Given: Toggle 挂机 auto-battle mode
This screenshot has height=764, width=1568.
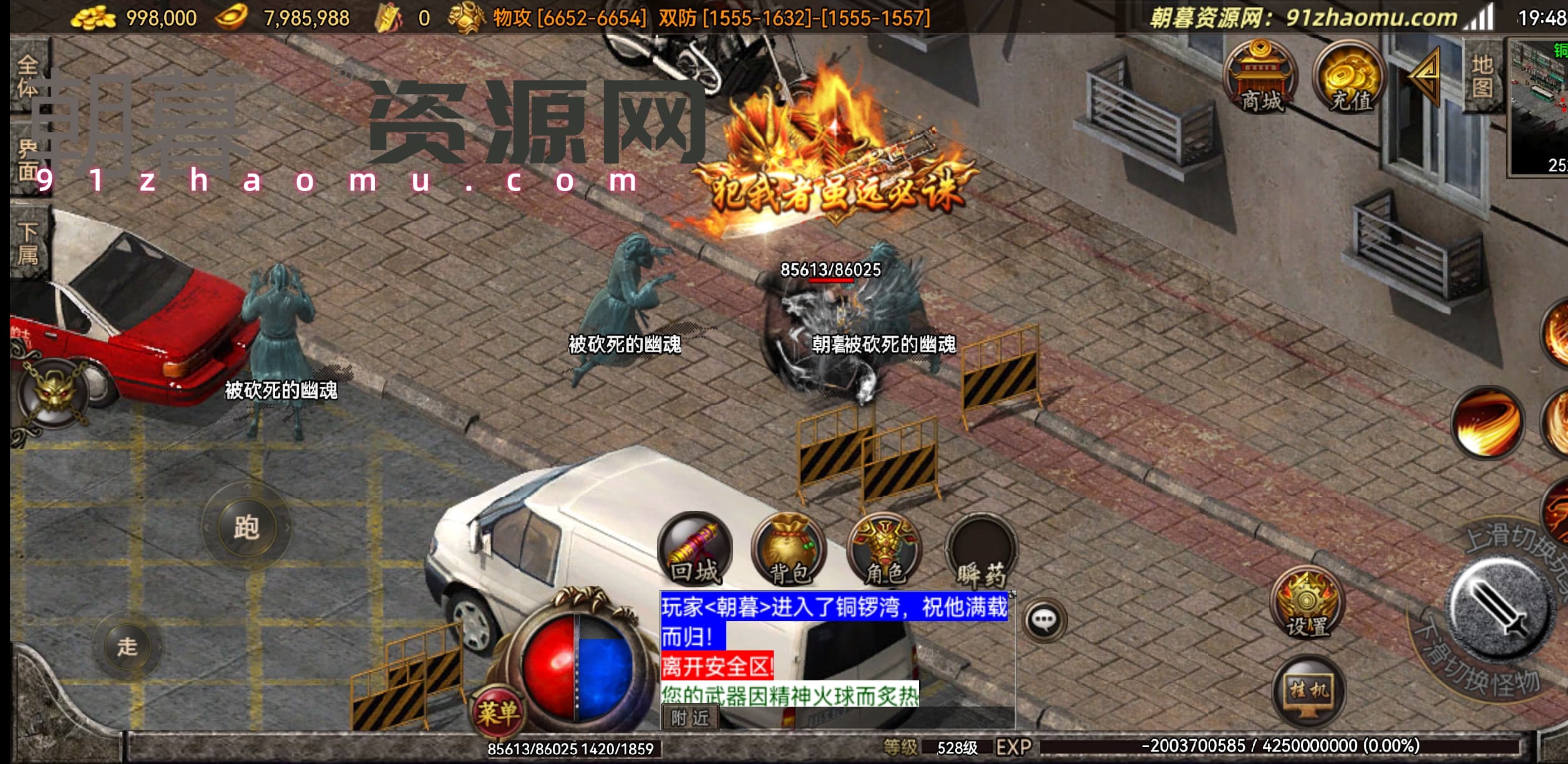Looking at the screenshot, I should 1308,690.
